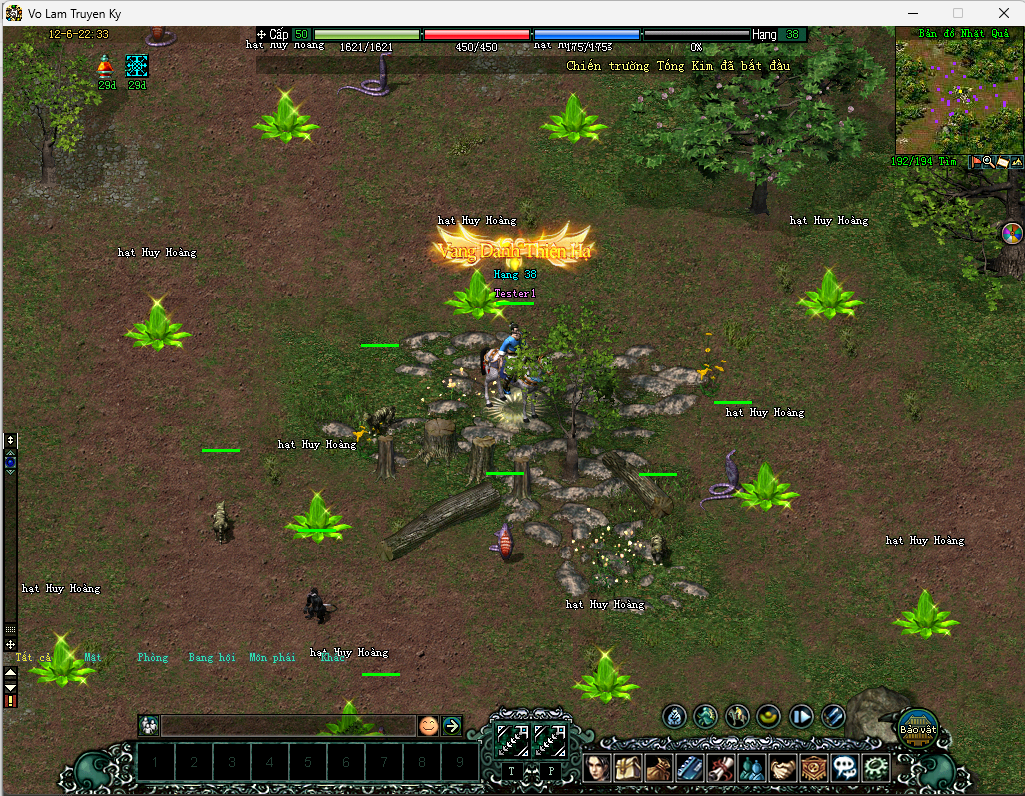
Task: Open the two-figures team icon
Action: [752, 767]
